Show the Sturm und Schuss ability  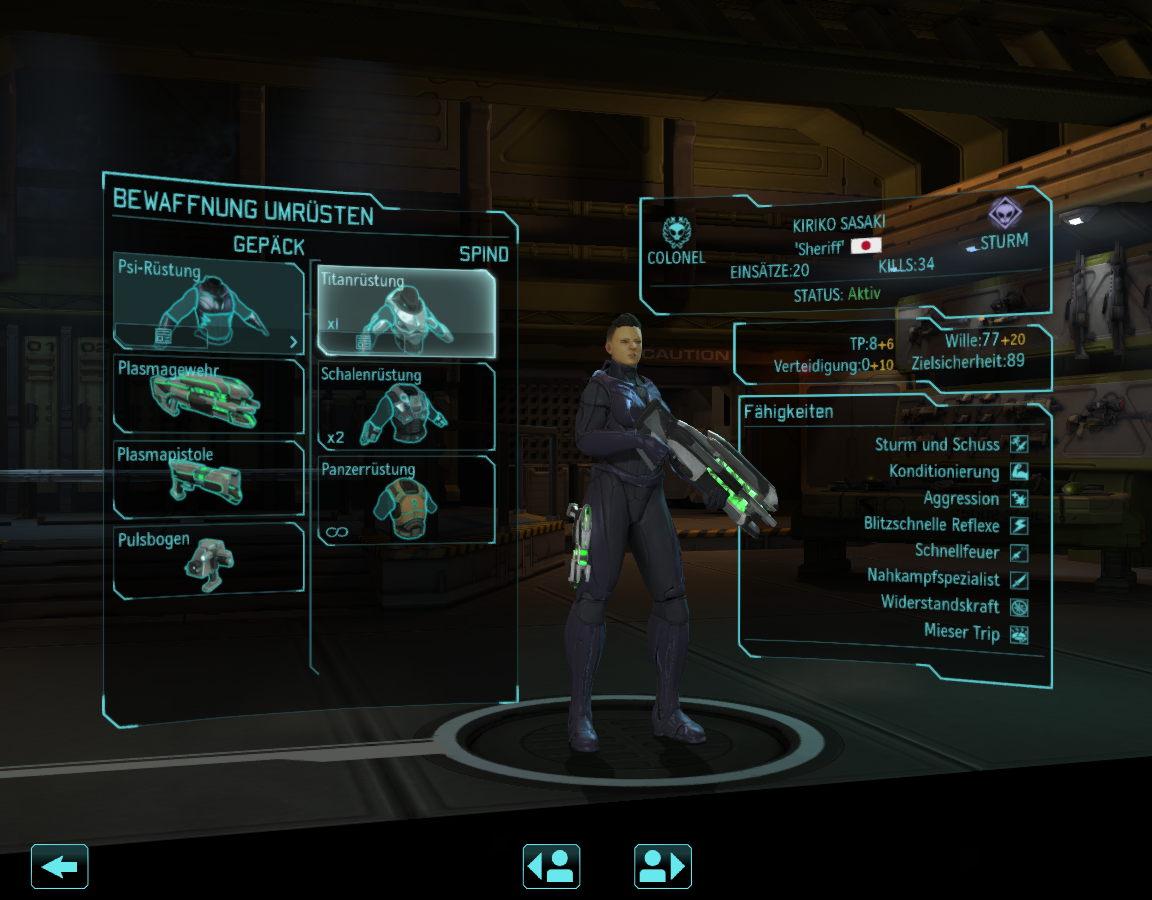click(1018, 444)
